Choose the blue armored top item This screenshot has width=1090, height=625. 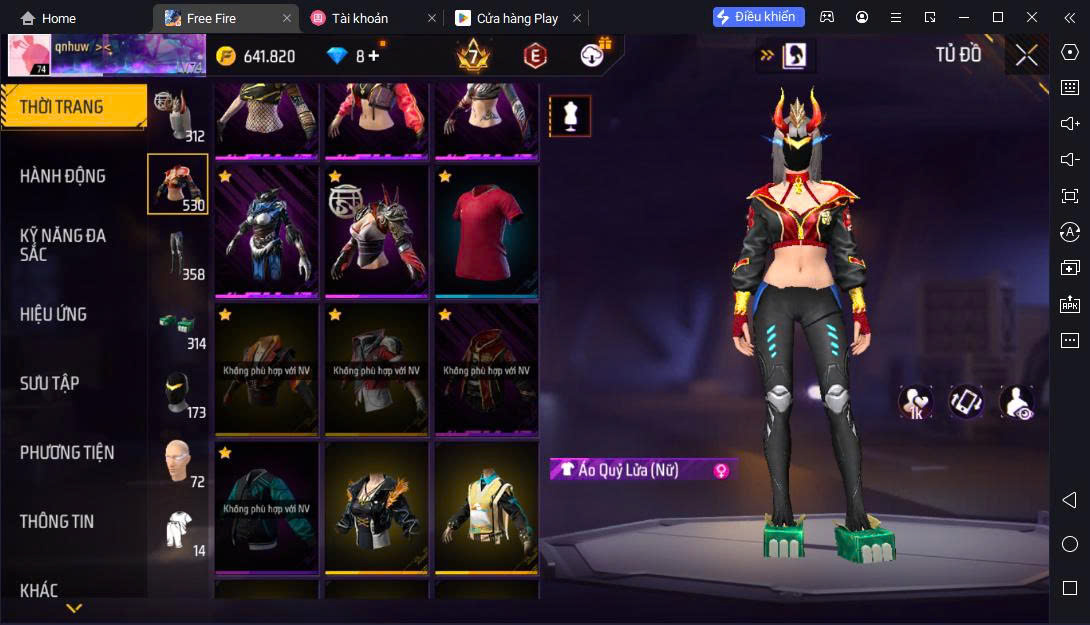click(267, 231)
